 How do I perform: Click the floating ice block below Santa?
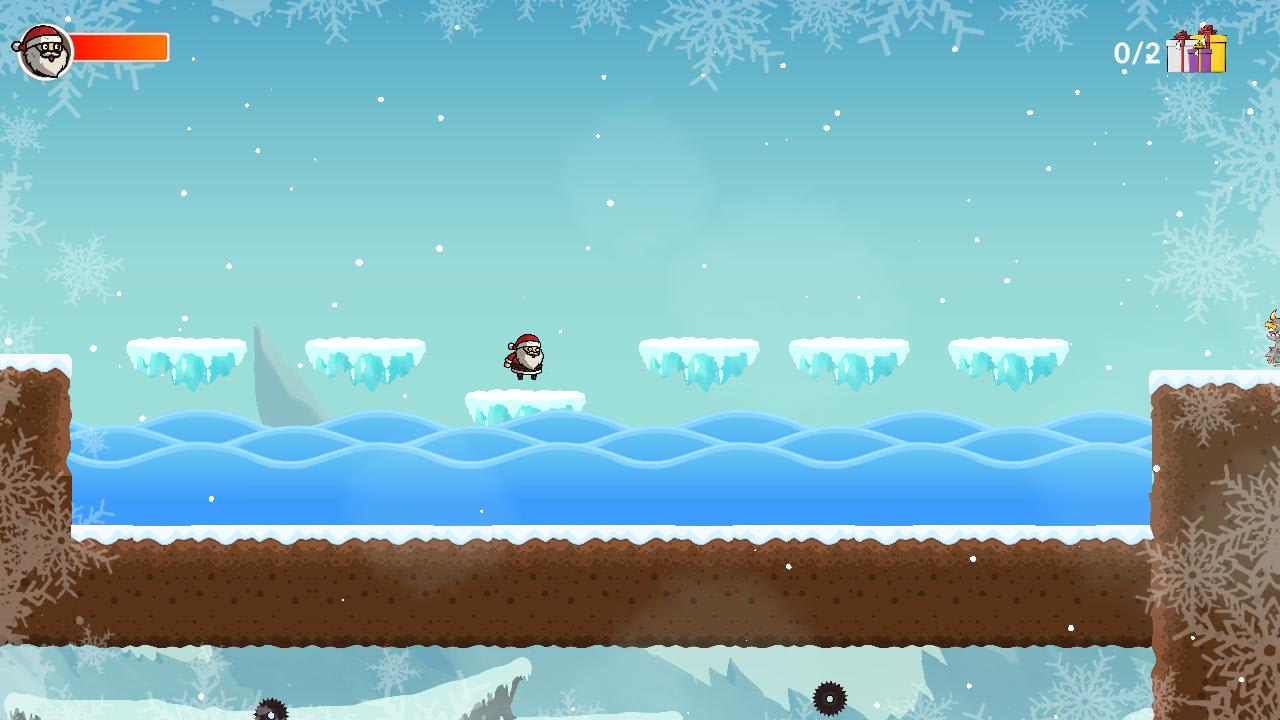coord(525,400)
